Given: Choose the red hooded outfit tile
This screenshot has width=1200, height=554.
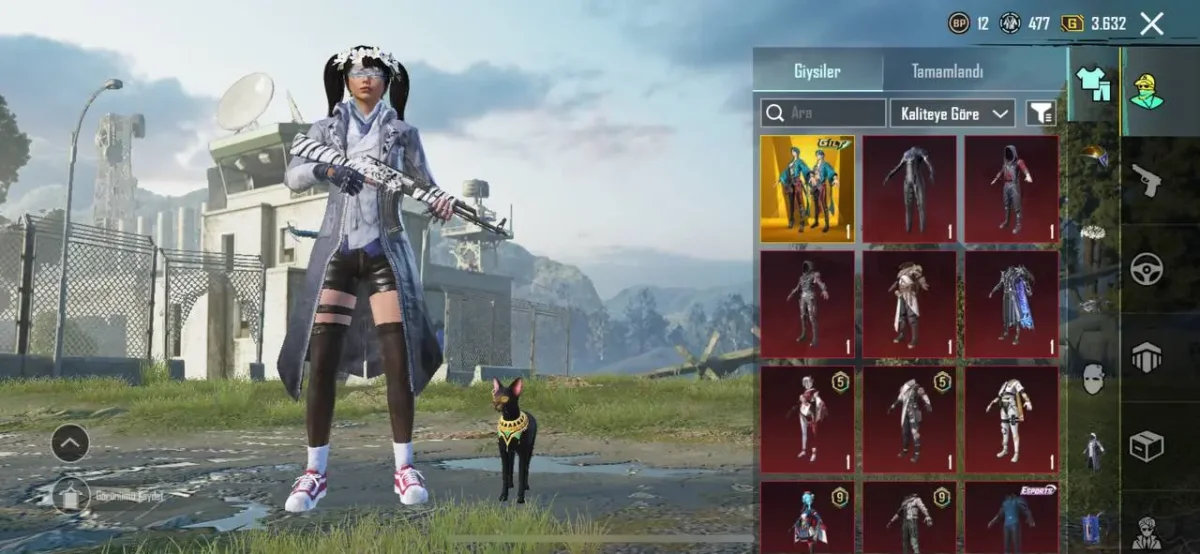Looking at the screenshot, I should pos(1011,189).
